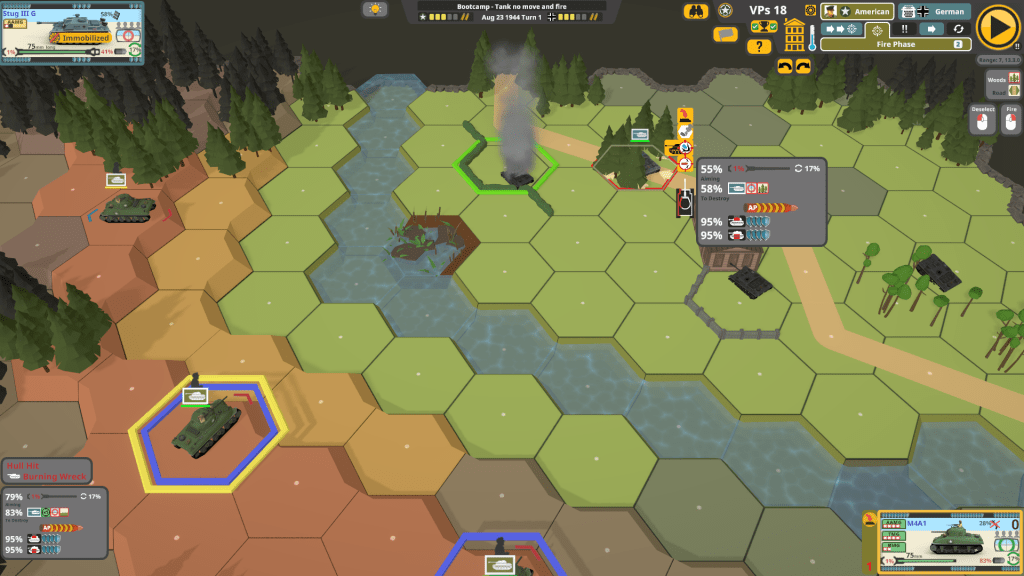Click the Deselect mouse button hint
Viewport: 1024px width, 576px height.
982,118
